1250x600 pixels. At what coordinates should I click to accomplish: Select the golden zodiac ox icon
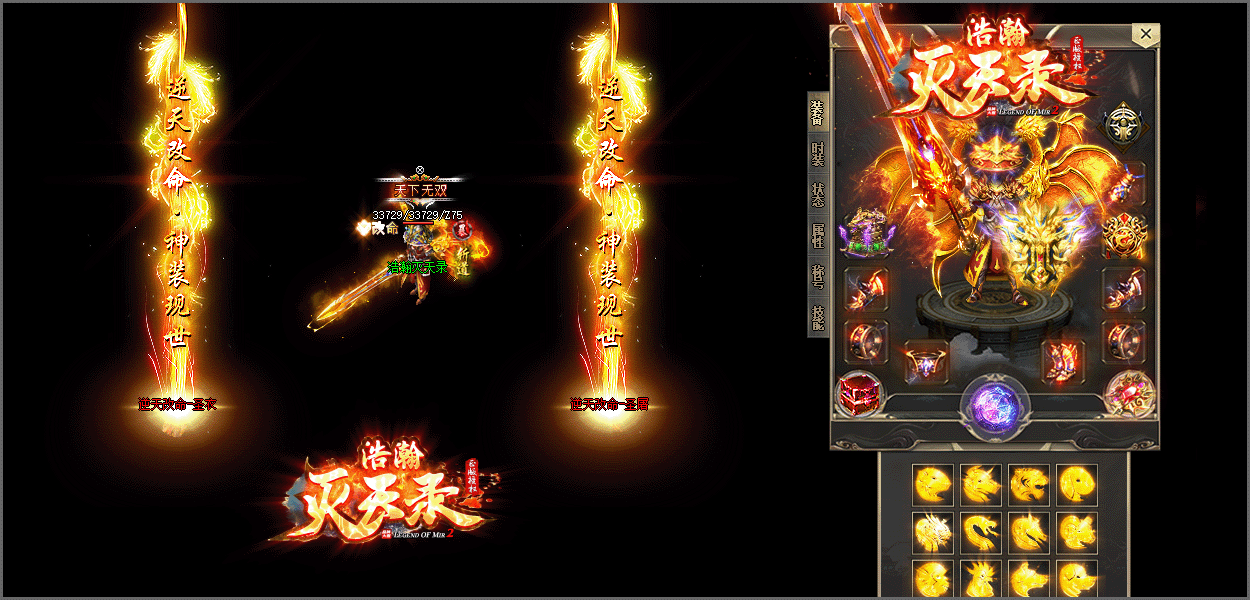982,484
